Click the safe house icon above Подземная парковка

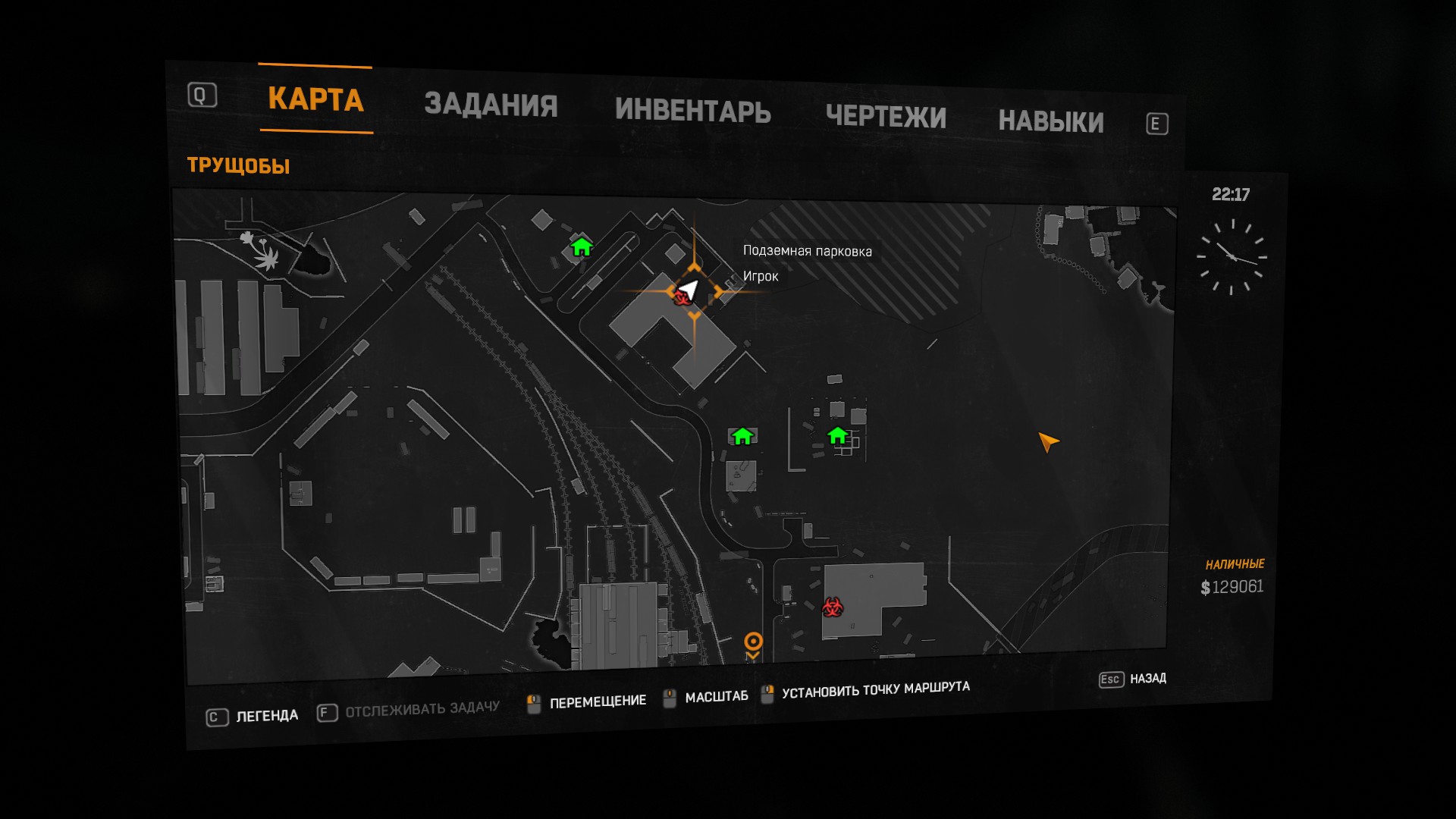pos(581,247)
